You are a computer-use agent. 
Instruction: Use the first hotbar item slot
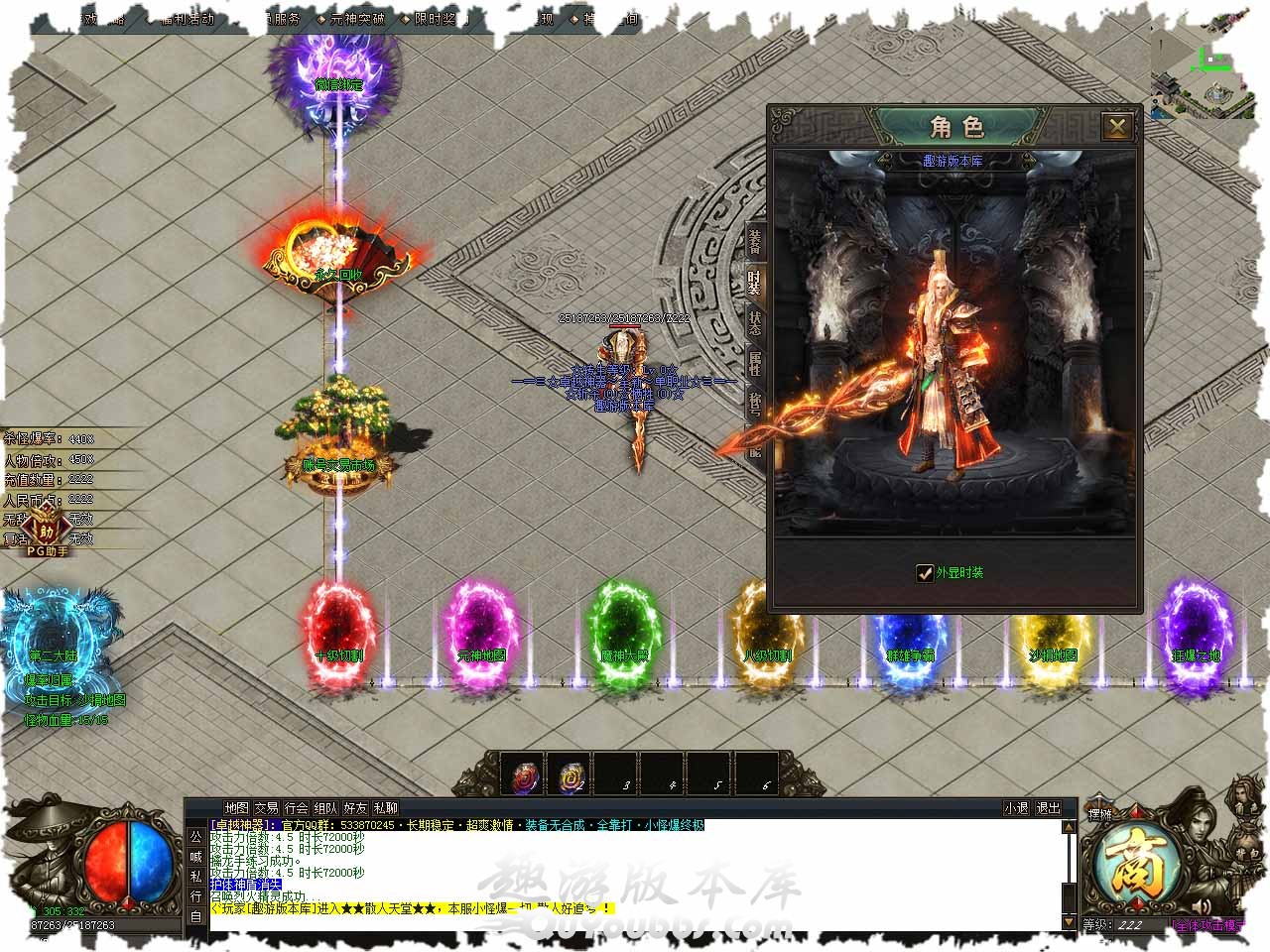[x=523, y=773]
